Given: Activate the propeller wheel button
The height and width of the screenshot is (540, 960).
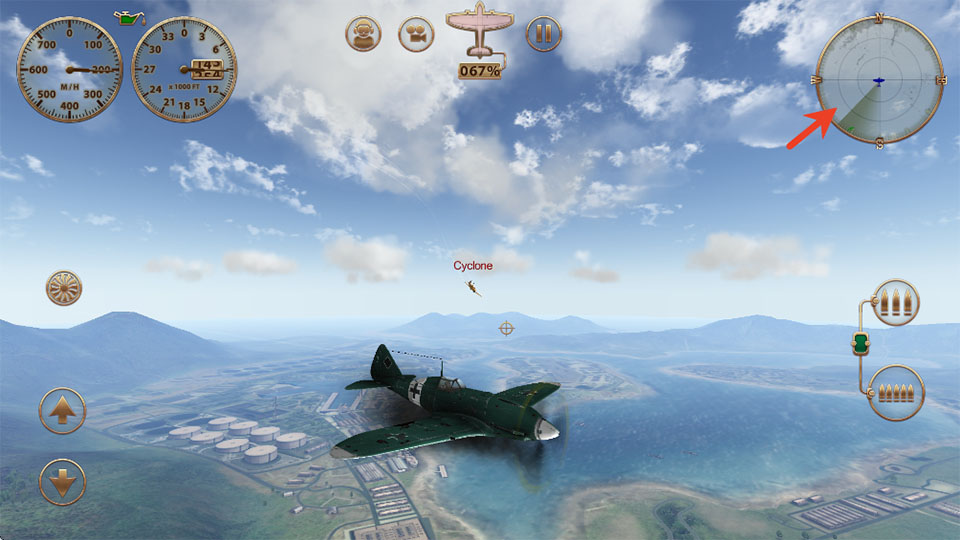Looking at the screenshot, I should coord(64,288).
